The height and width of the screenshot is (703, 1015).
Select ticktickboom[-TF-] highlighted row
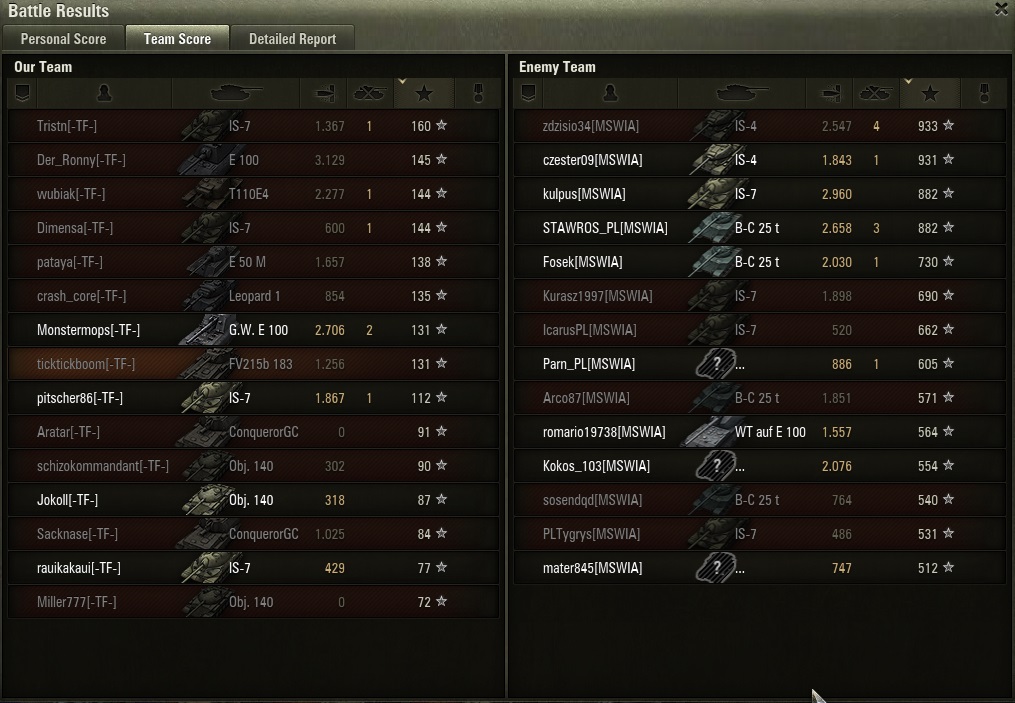[86, 364]
